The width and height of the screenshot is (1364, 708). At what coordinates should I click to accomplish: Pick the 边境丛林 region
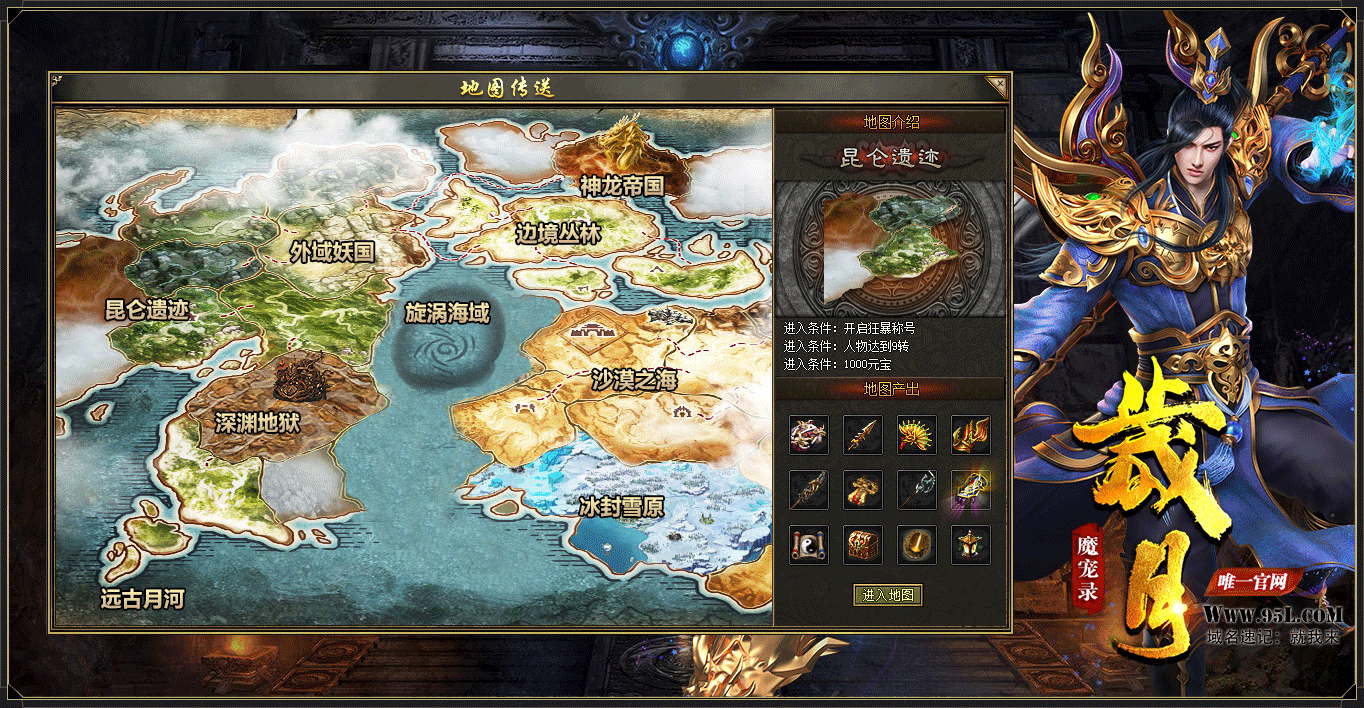tap(558, 234)
